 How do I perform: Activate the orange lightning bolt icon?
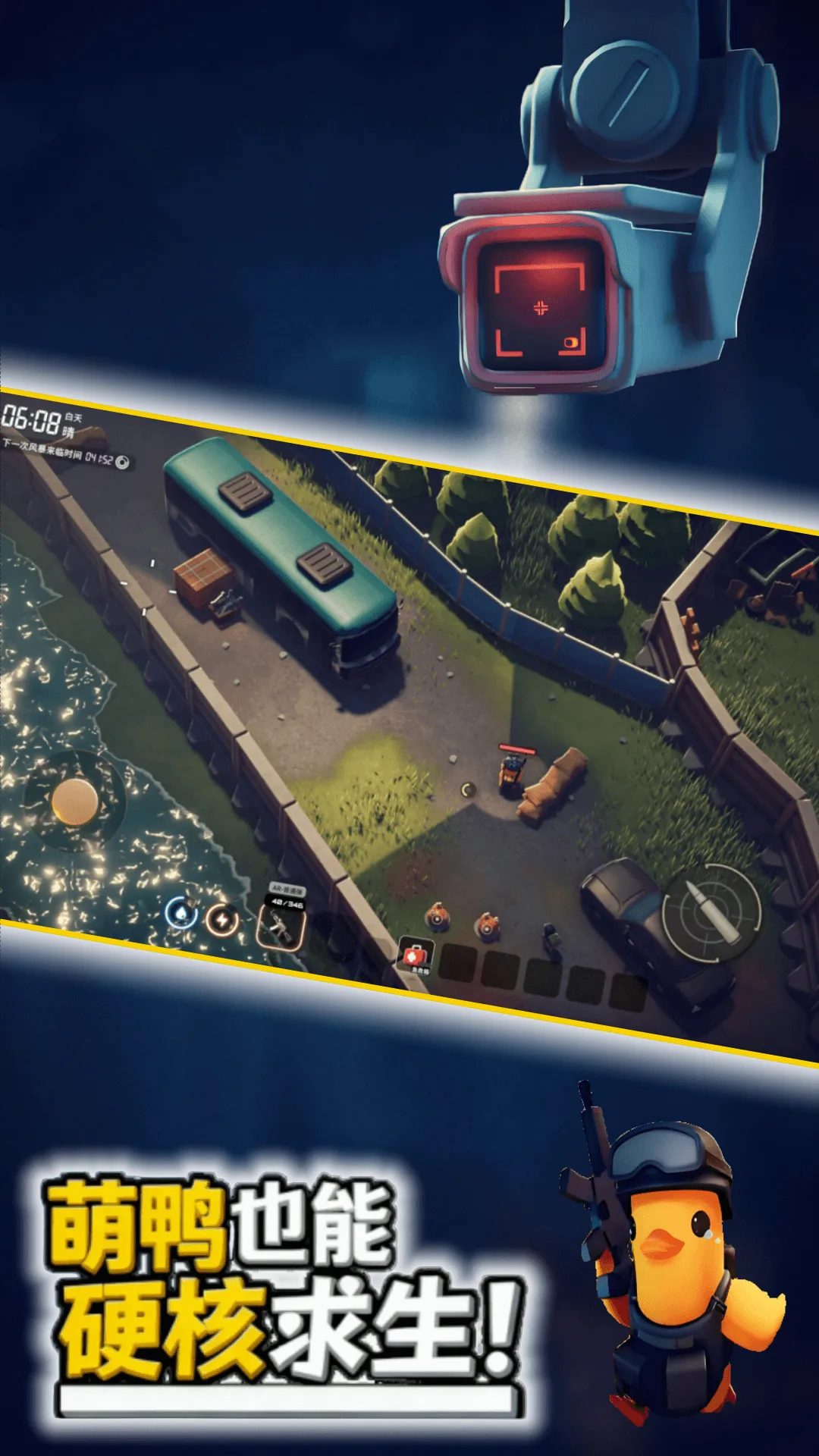[x=222, y=920]
